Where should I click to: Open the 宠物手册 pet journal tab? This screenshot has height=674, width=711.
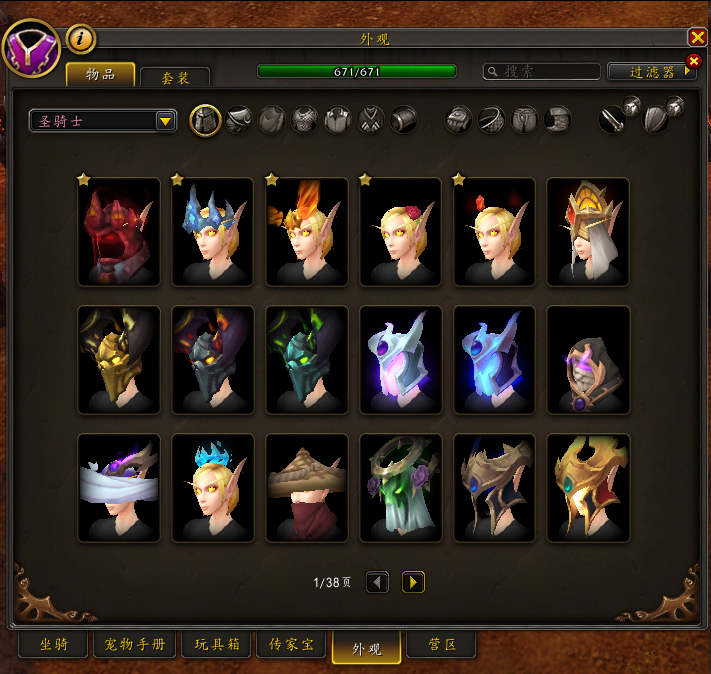(135, 645)
